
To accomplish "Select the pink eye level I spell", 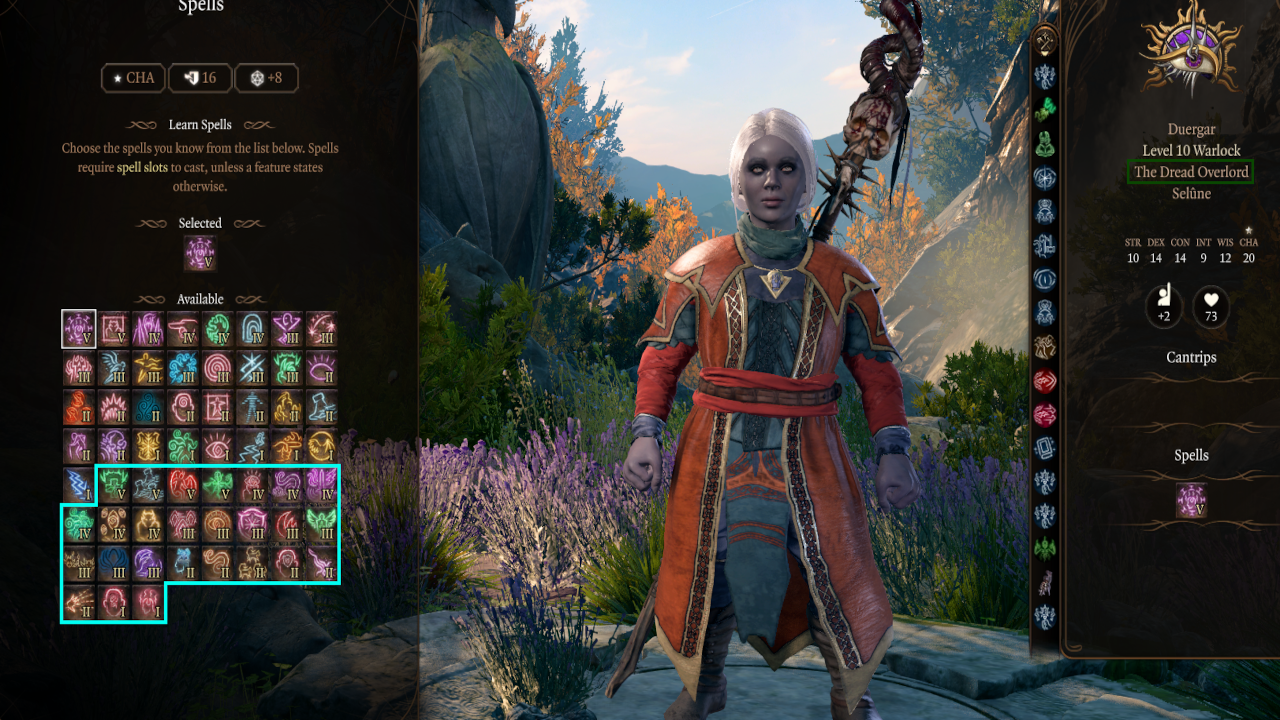I will tap(219, 446).
